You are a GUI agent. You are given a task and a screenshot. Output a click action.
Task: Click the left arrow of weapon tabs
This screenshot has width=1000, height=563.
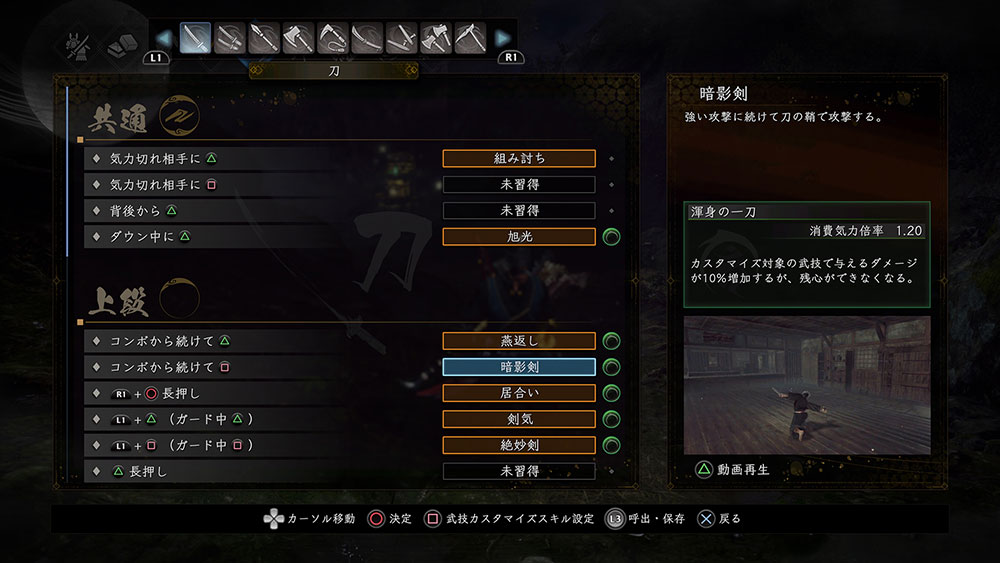pyautogui.click(x=162, y=39)
